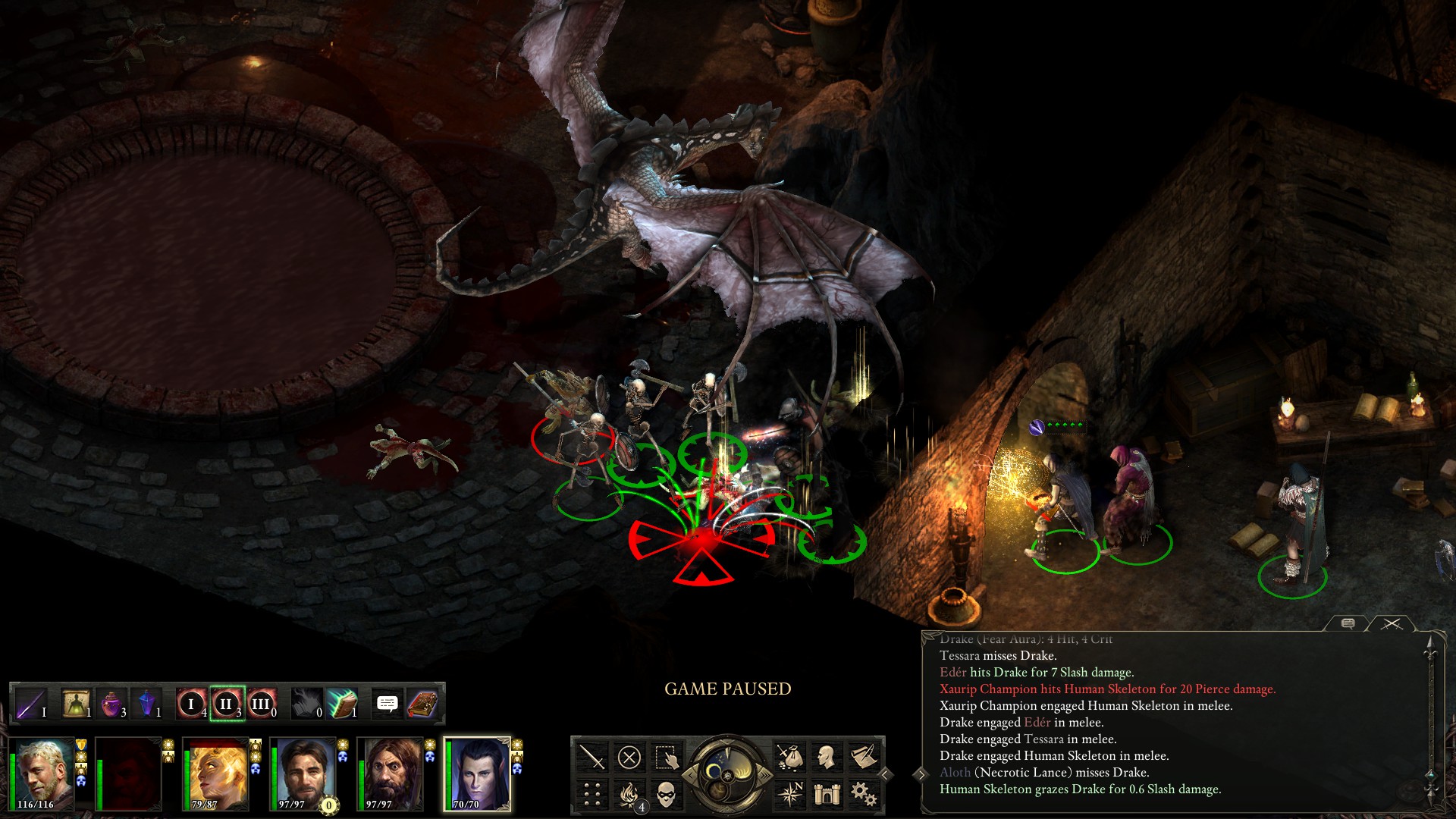1456x819 pixels.
Task: Open the level I spells group
Action: [x=191, y=704]
